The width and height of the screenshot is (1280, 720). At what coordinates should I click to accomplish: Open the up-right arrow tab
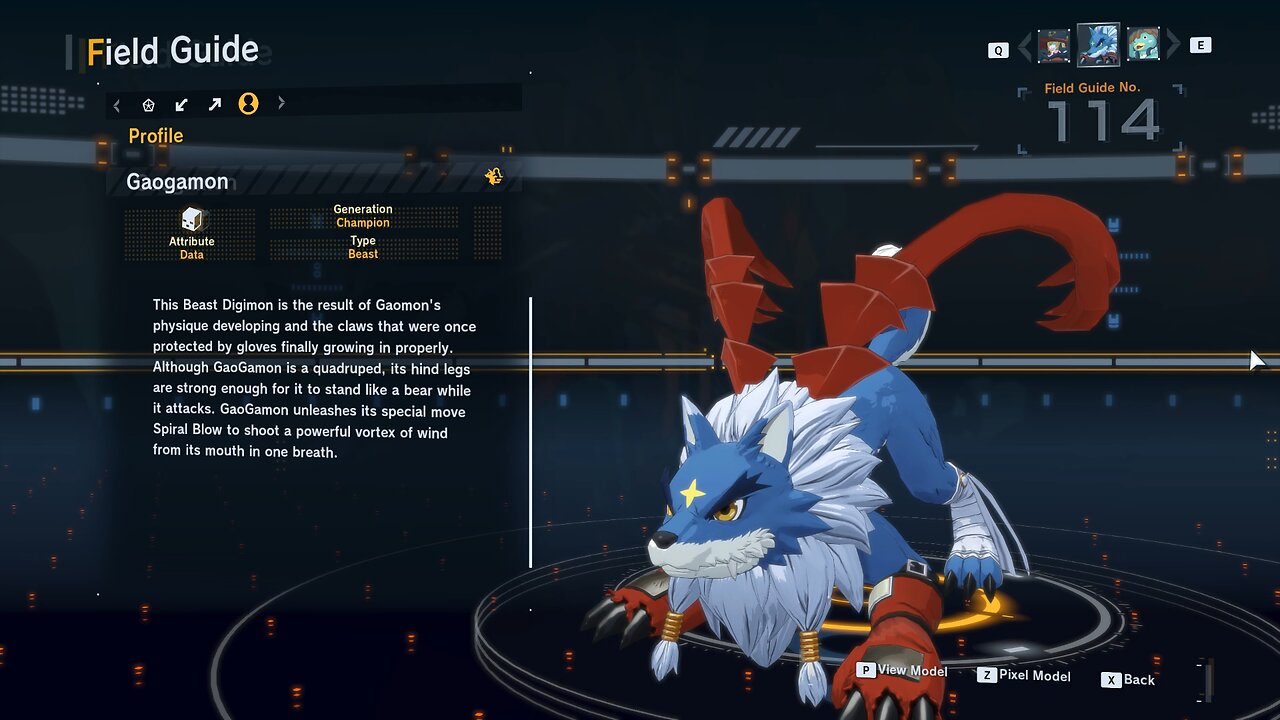click(x=215, y=104)
